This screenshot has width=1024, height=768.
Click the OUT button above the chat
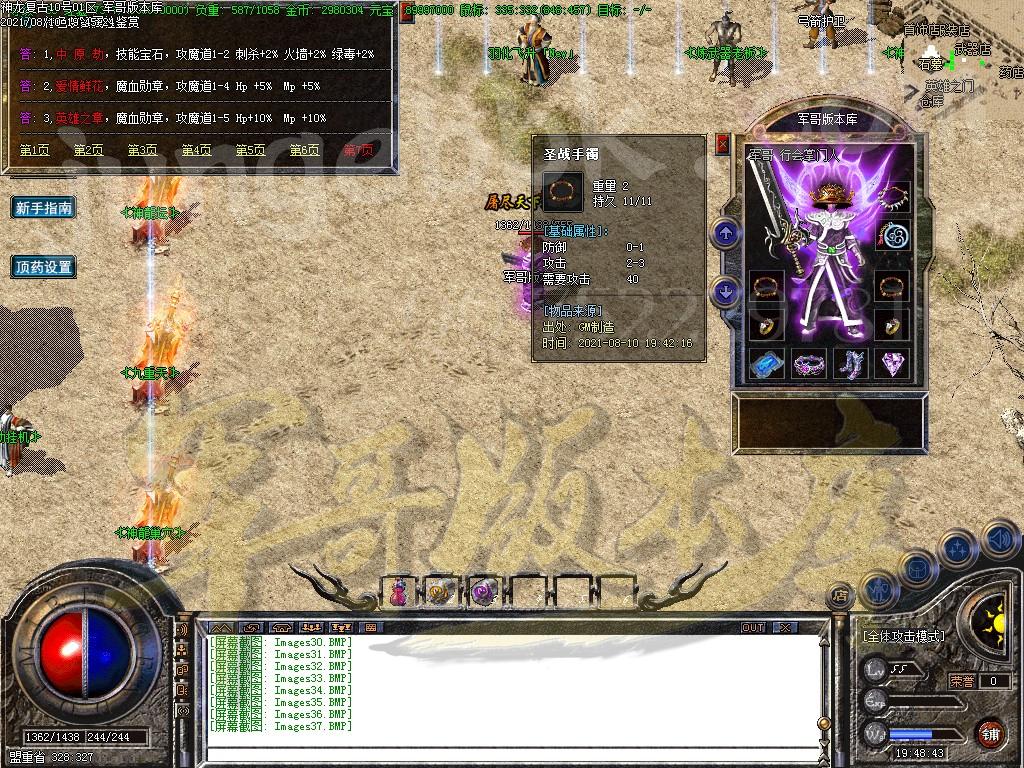[x=753, y=627]
